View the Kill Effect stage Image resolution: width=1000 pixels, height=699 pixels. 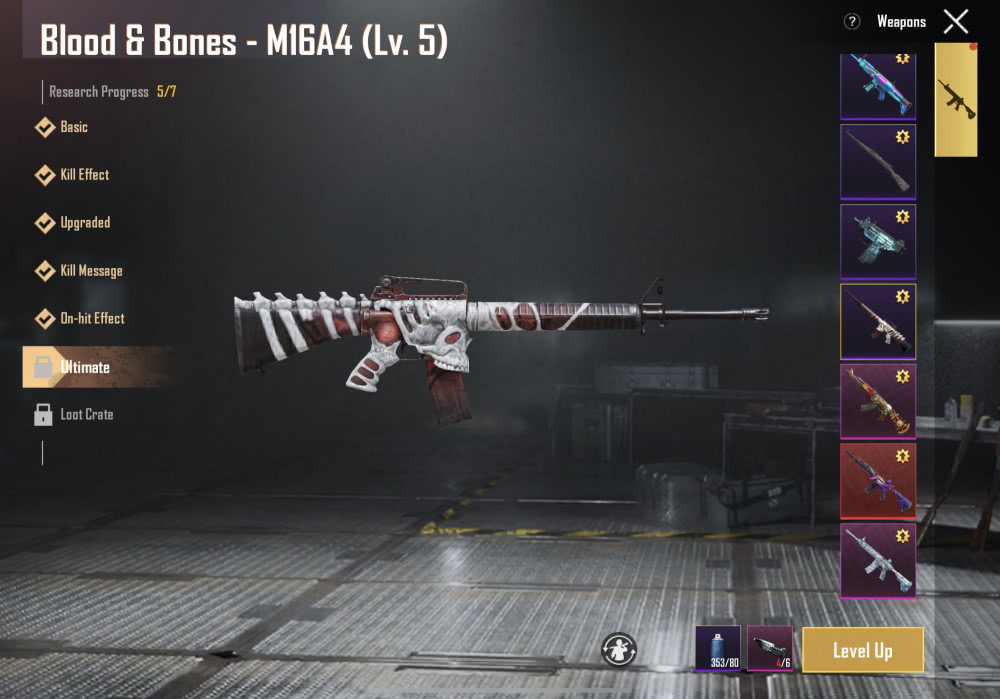(x=84, y=175)
